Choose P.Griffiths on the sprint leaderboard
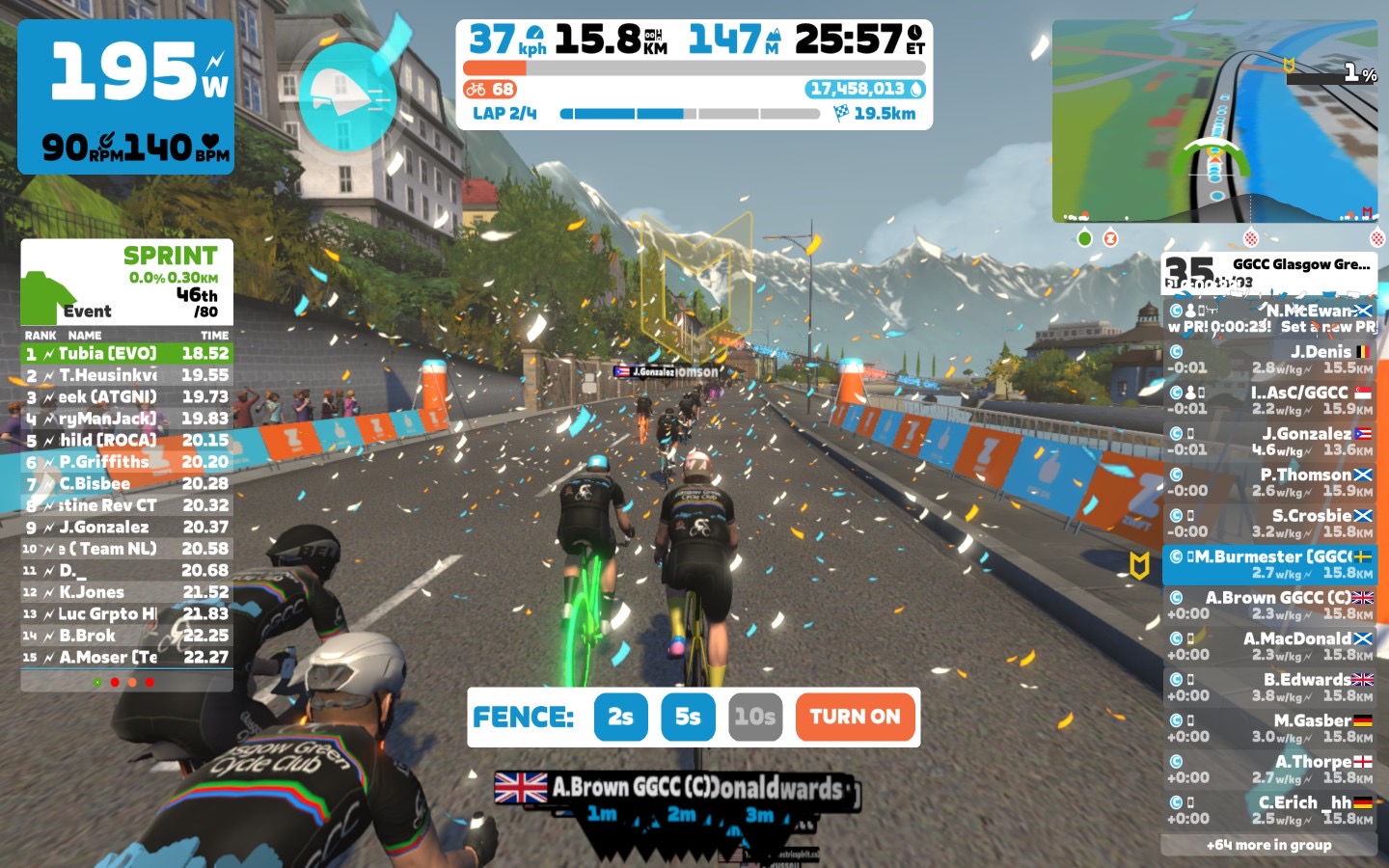Image resolution: width=1389 pixels, height=868 pixels. pyautogui.click(x=127, y=462)
